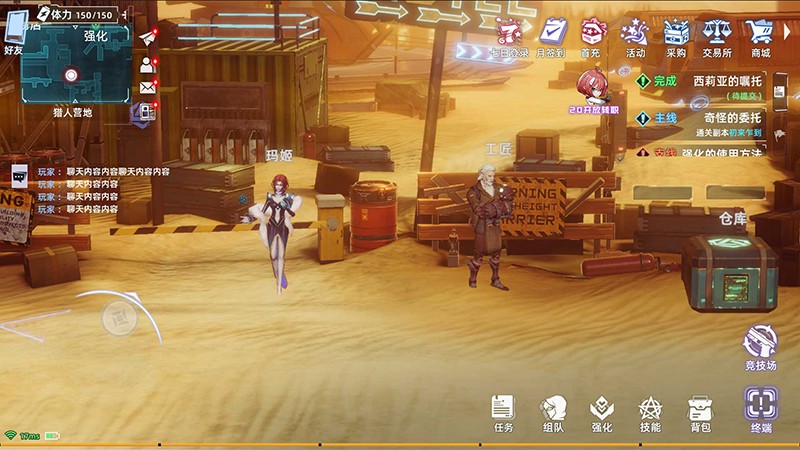Open the 组队 team menu

(x=553, y=409)
